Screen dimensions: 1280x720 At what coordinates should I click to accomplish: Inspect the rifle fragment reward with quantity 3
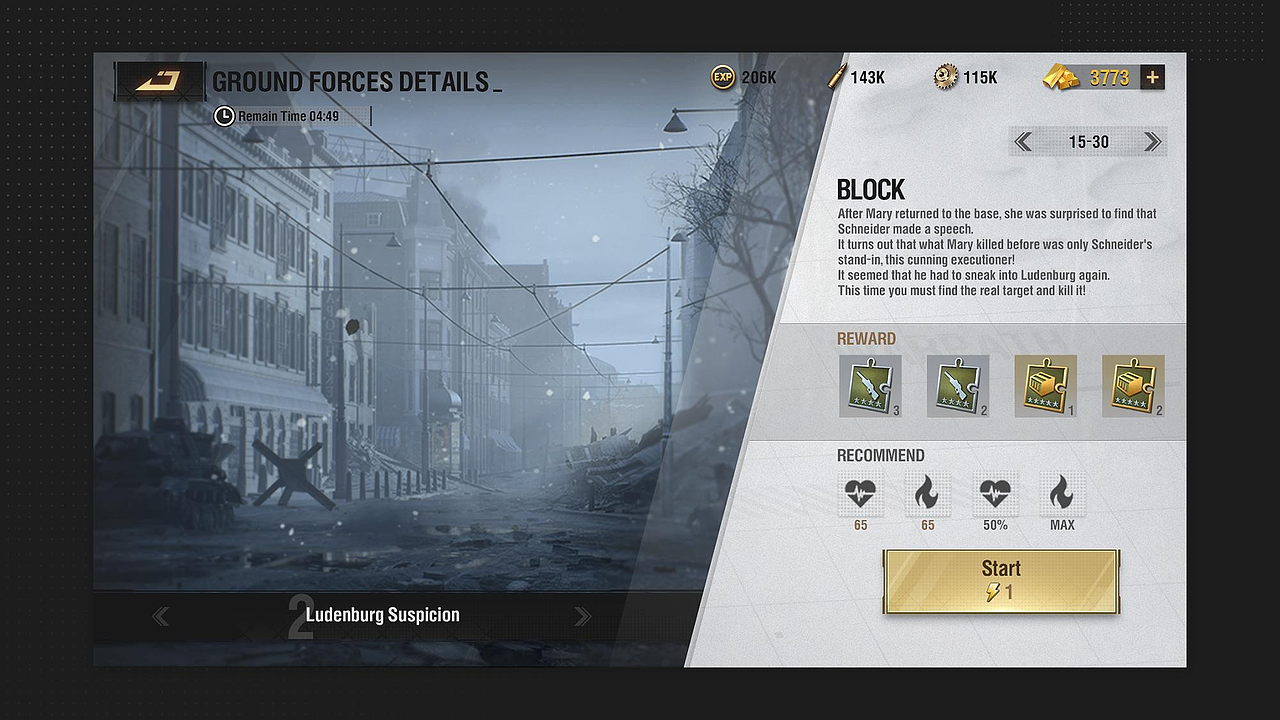pyautogui.click(x=869, y=385)
